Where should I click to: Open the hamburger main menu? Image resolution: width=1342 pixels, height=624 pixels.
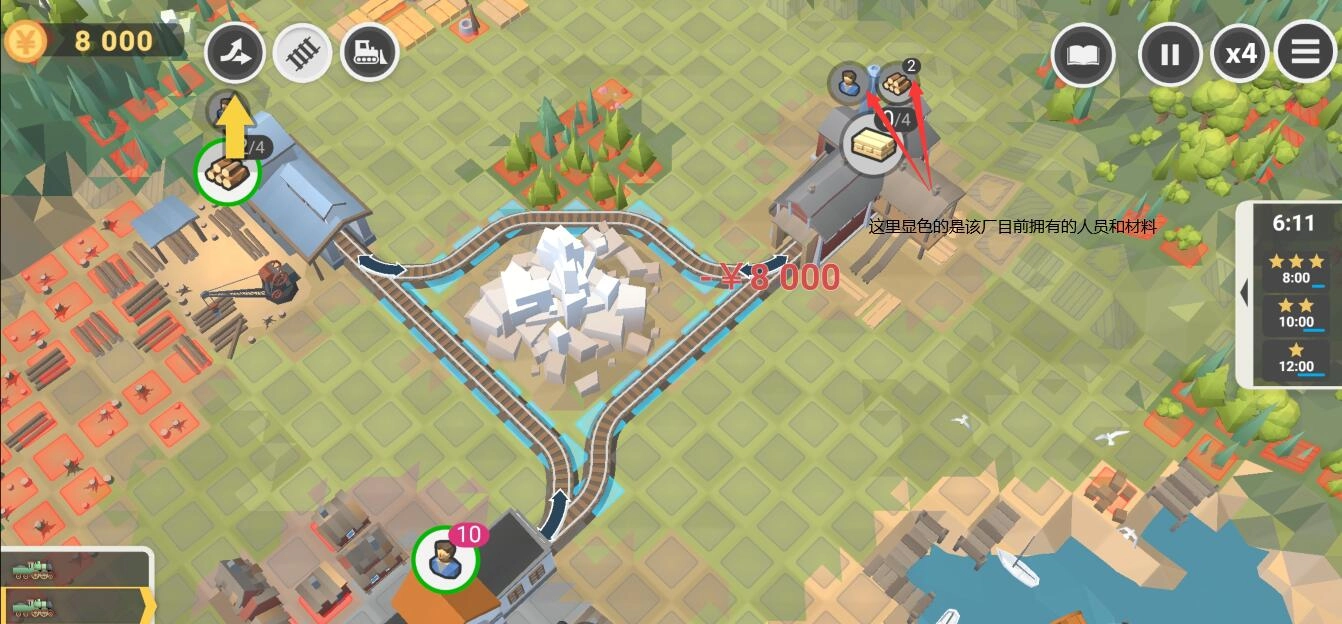1306,51
